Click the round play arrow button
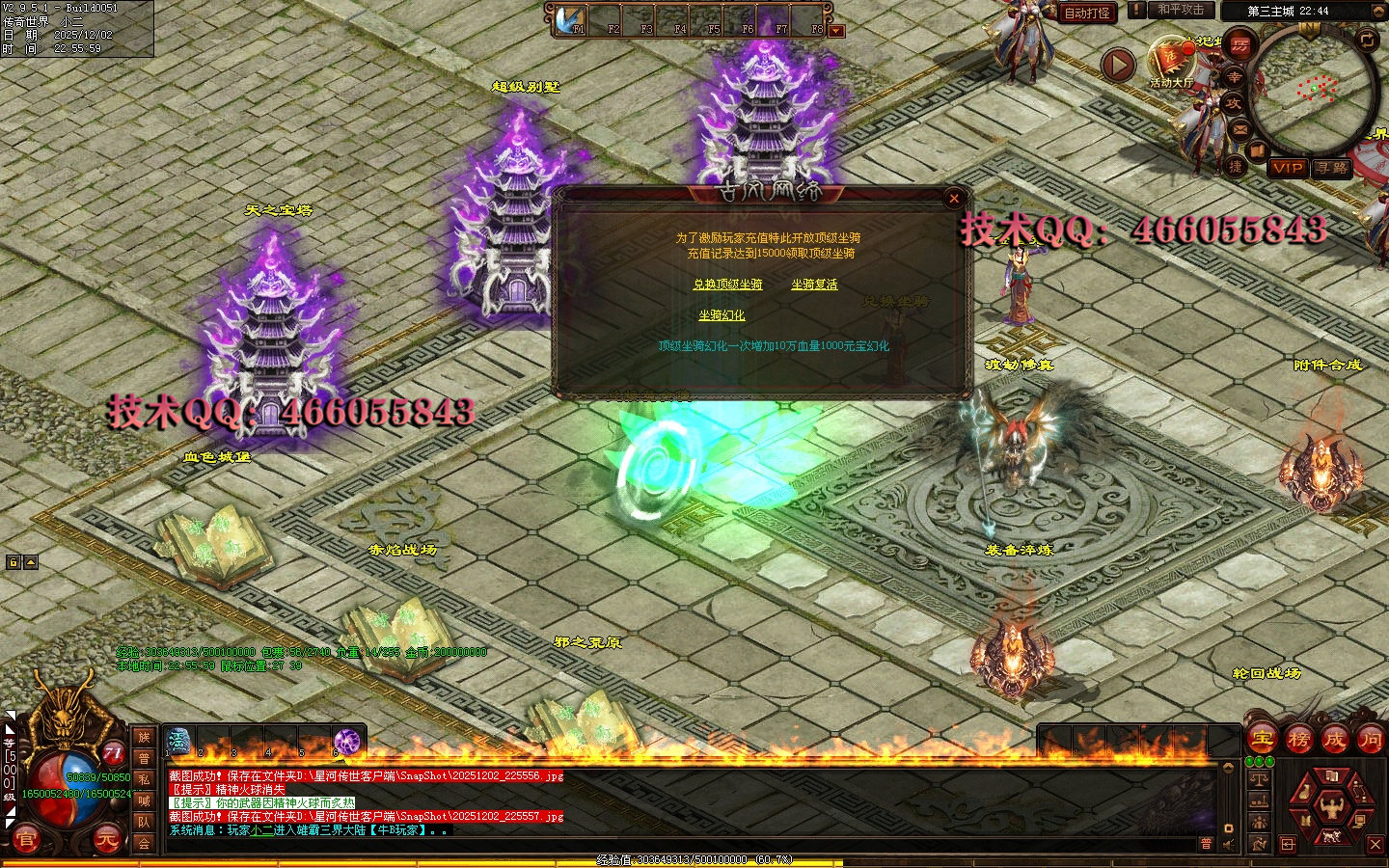The image size is (1389, 868). click(1118, 66)
